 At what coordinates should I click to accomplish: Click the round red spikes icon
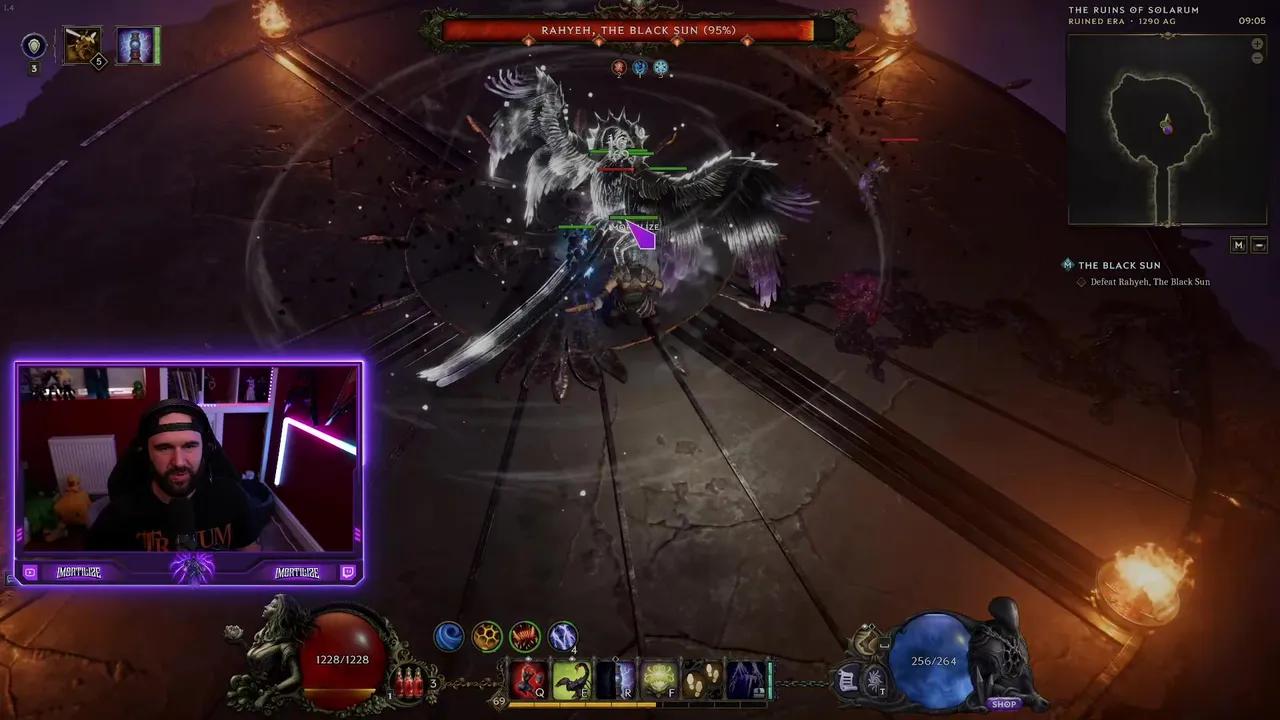[525, 636]
